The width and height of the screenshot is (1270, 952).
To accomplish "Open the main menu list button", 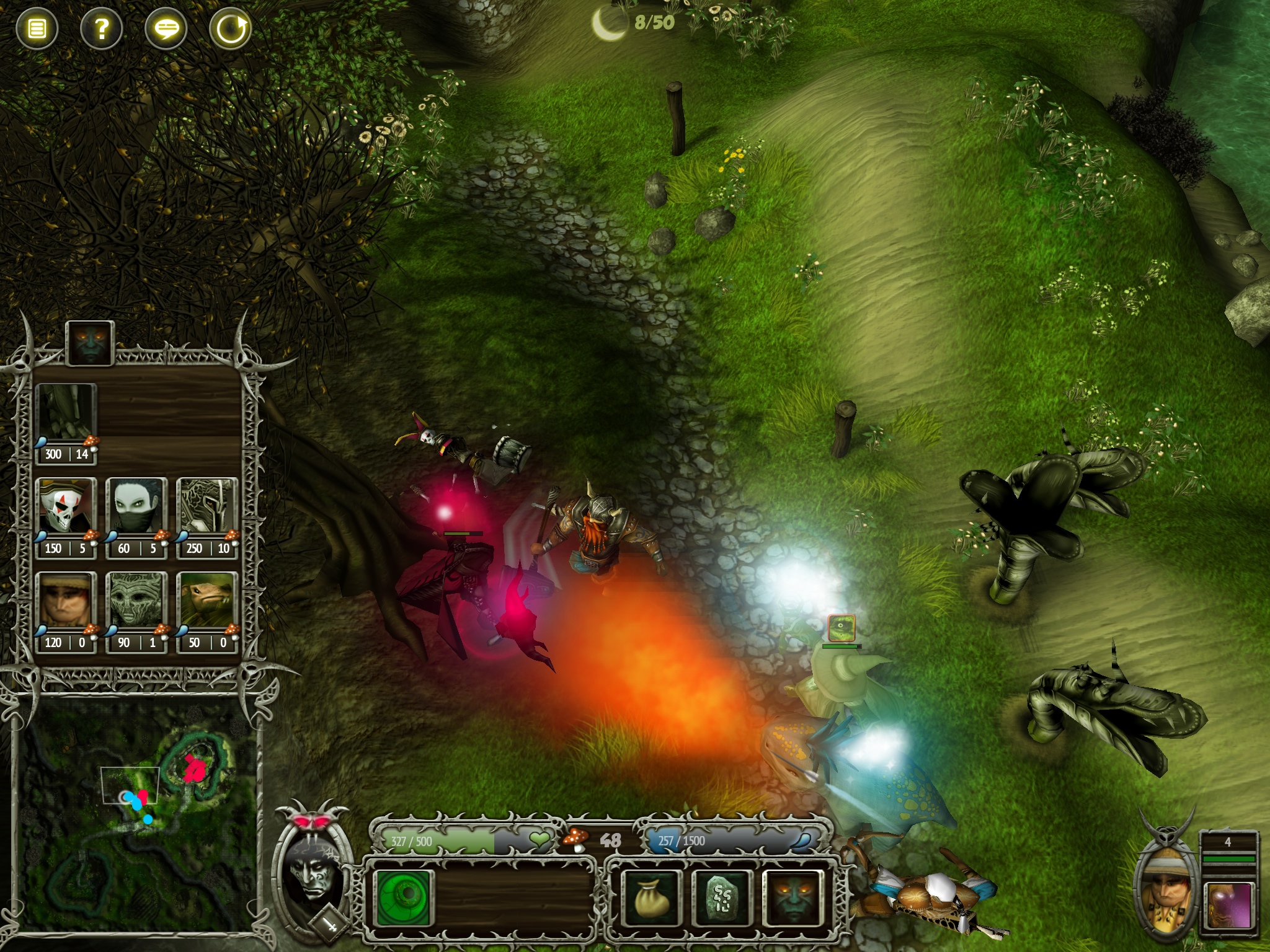I will pyautogui.click(x=37, y=29).
